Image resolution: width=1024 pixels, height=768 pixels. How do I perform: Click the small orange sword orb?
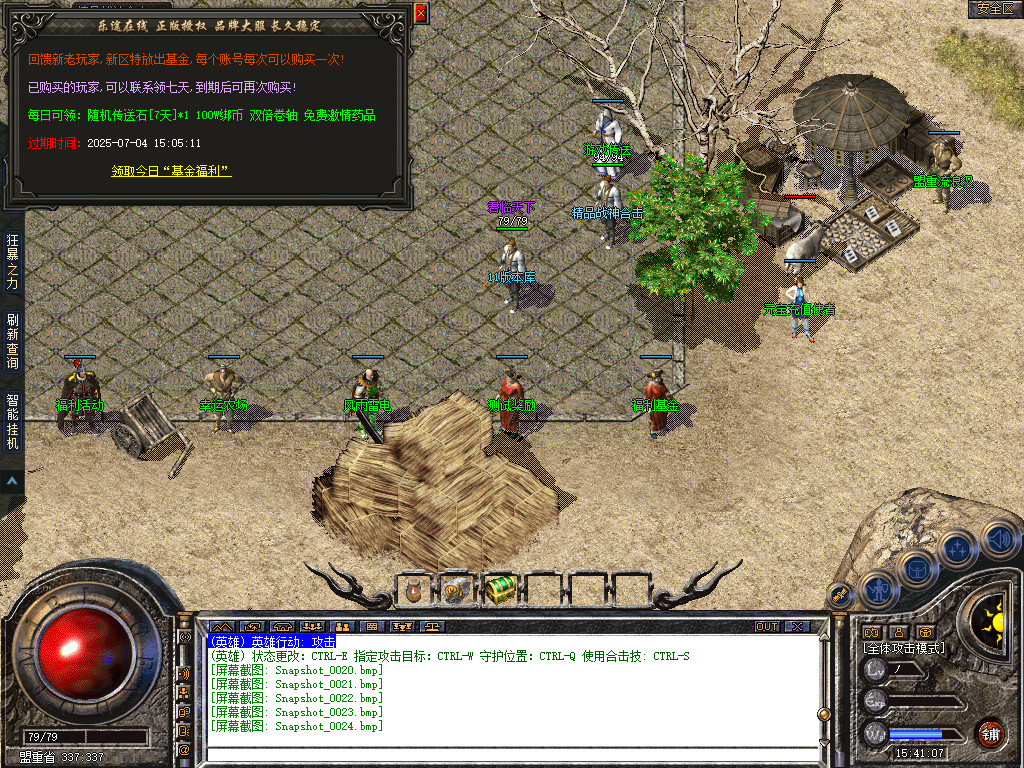click(841, 595)
